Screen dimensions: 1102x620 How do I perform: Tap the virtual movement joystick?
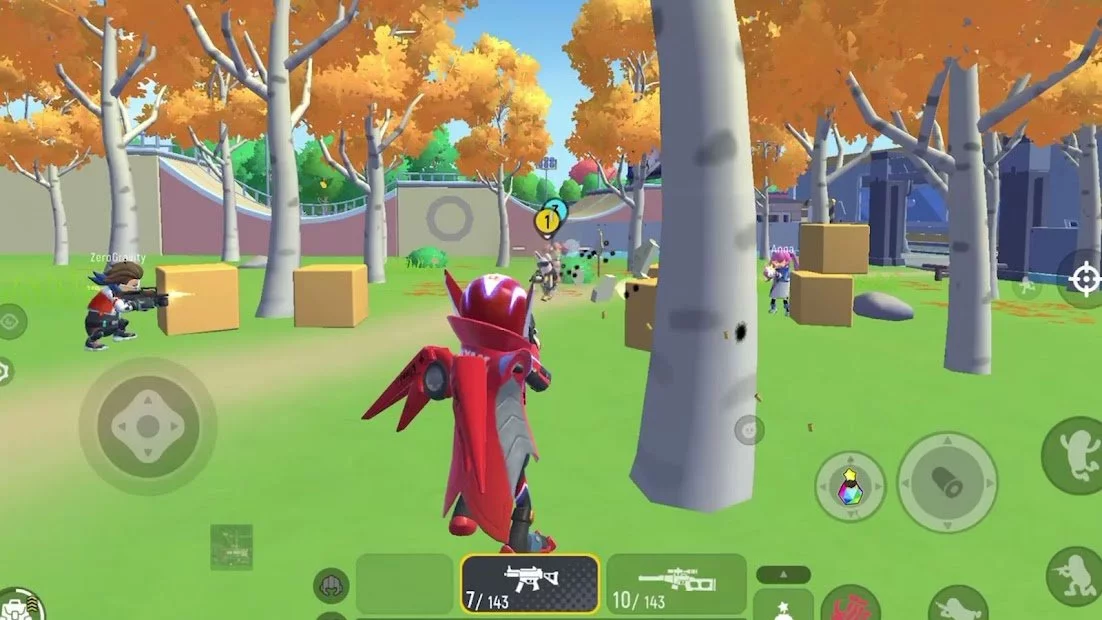point(147,426)
